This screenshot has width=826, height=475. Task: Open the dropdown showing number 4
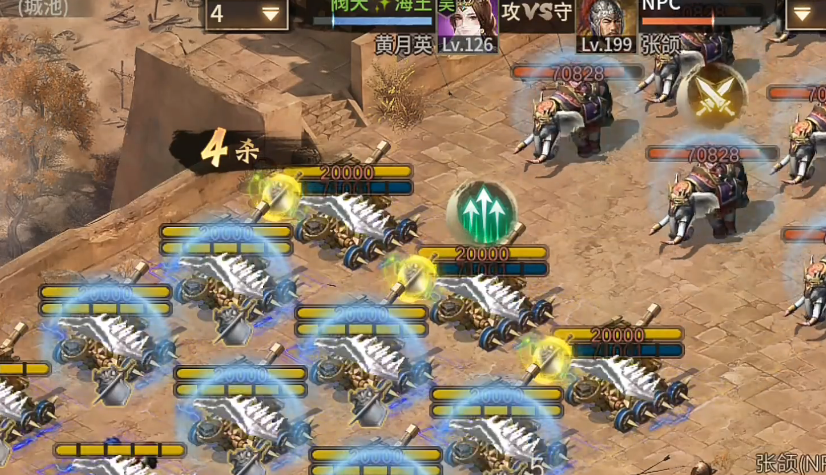point(246,14)
